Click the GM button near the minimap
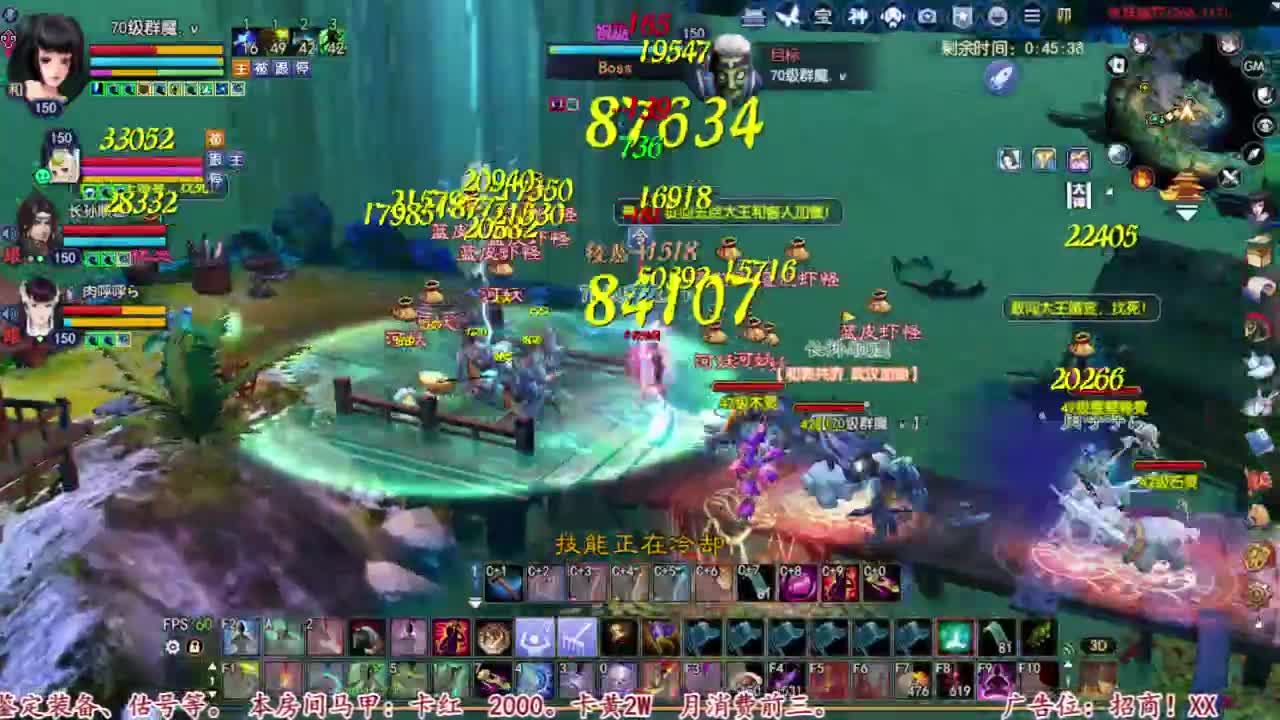1280x720 pixels. pyautogui.click(x=1254, y=67)
